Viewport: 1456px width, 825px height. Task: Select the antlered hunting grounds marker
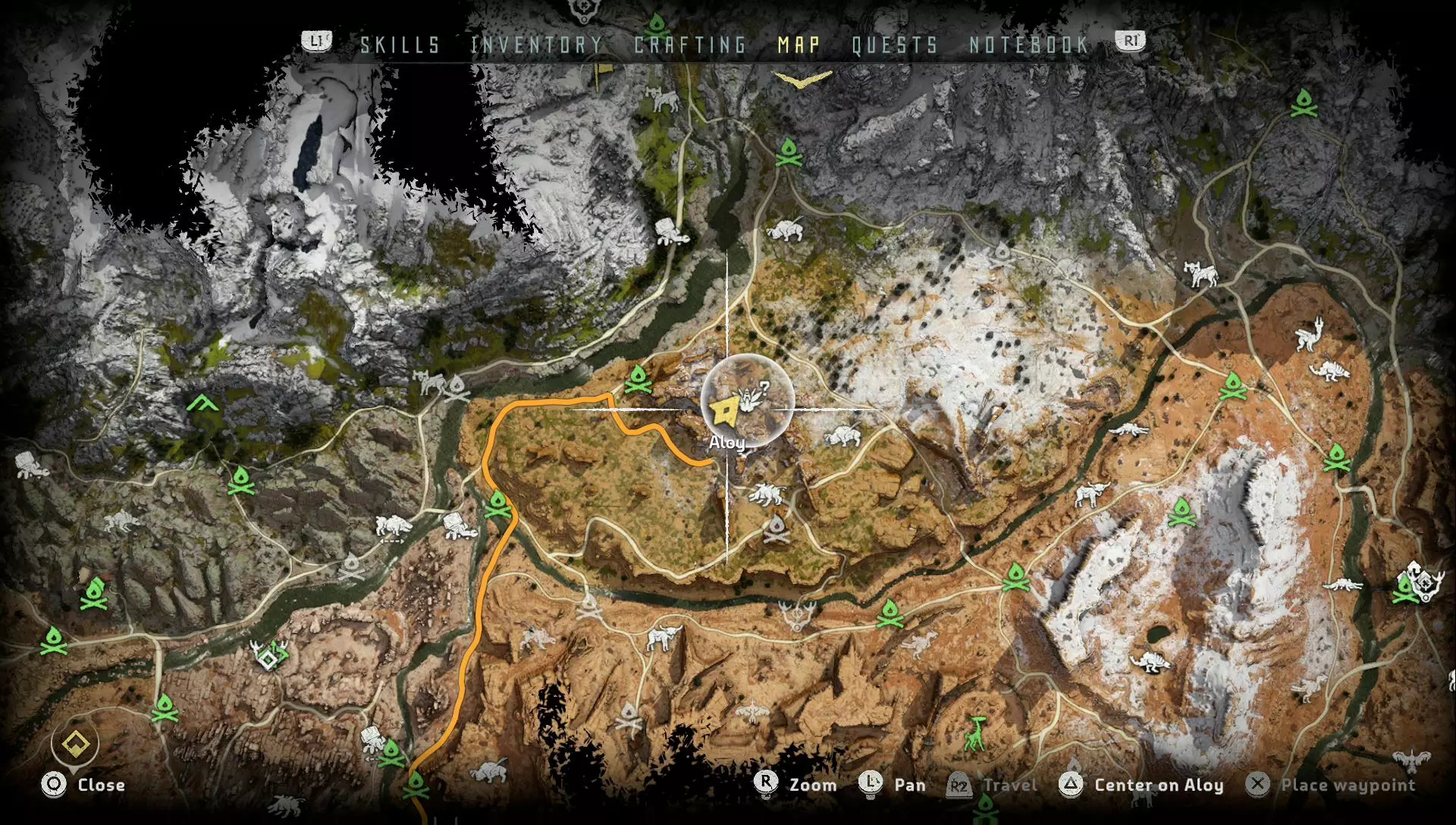click(x=797, y=615)
